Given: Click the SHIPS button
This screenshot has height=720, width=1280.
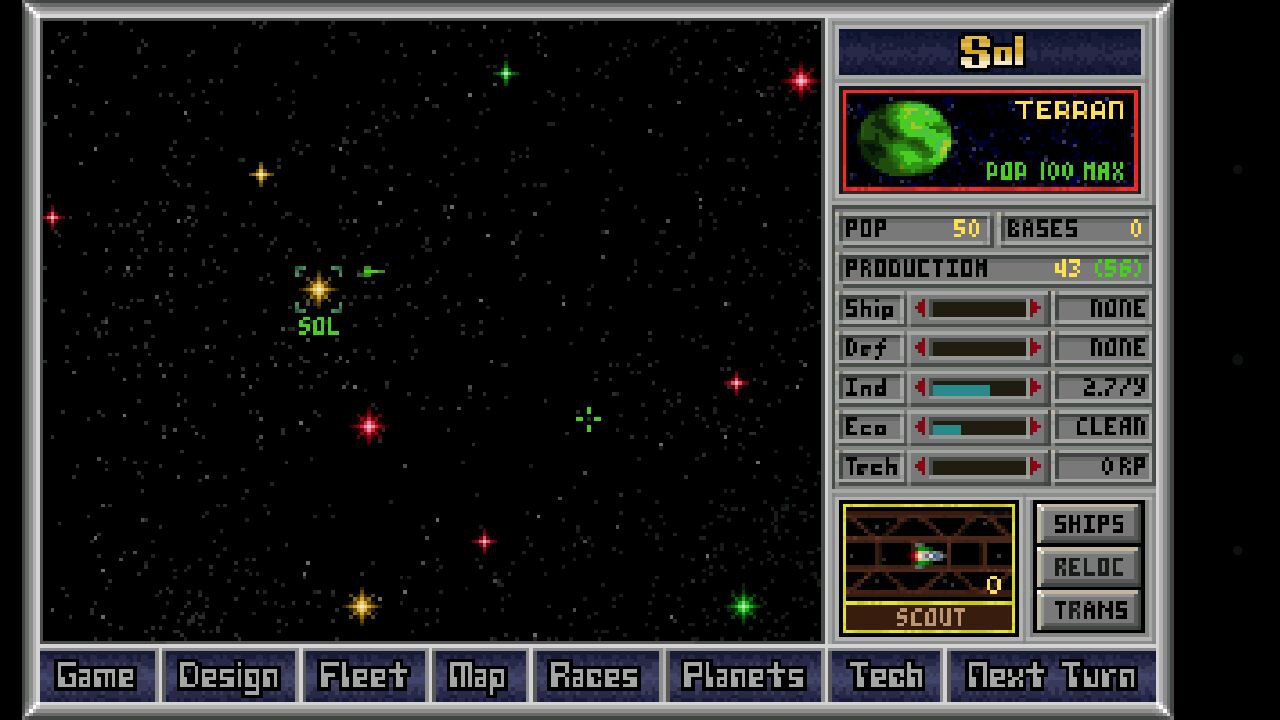Looking at the screenshot, I should 1088,524.
